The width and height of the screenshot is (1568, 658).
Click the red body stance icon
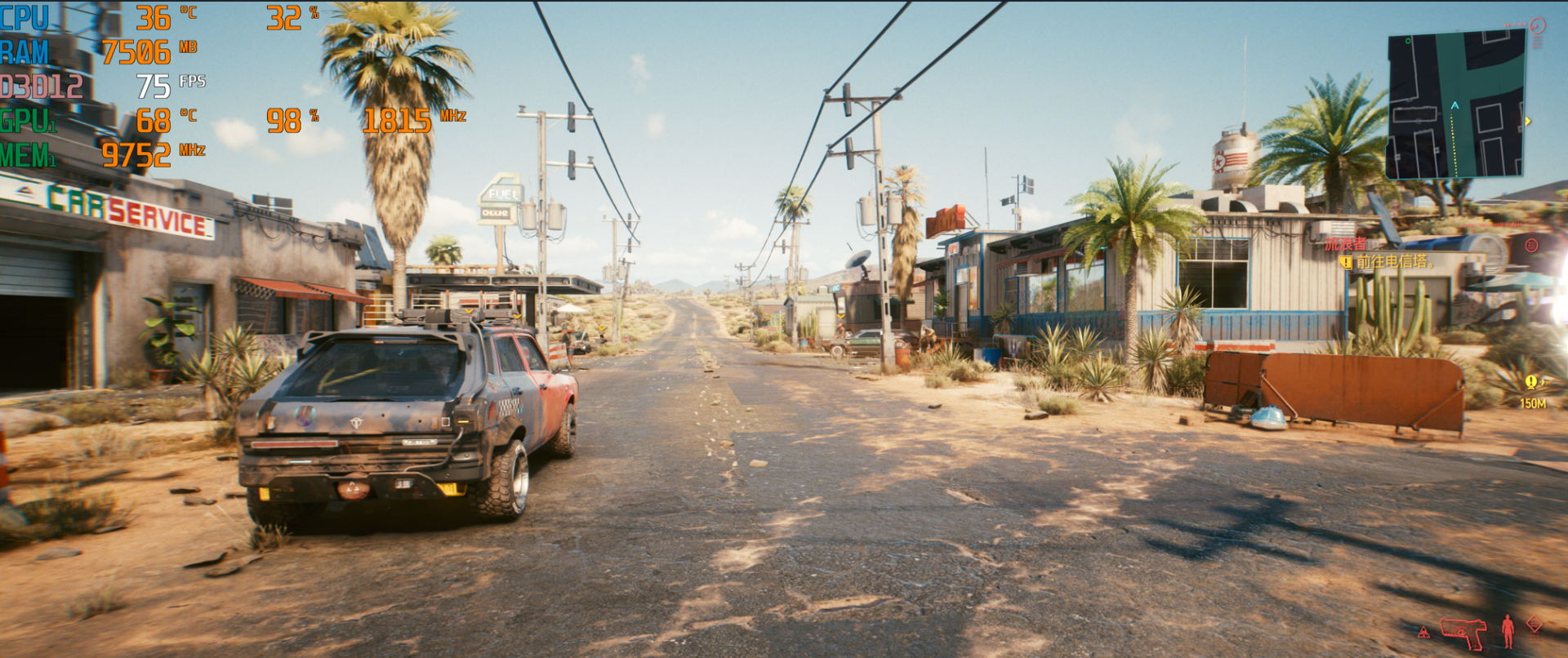[x=1508, y=631]
